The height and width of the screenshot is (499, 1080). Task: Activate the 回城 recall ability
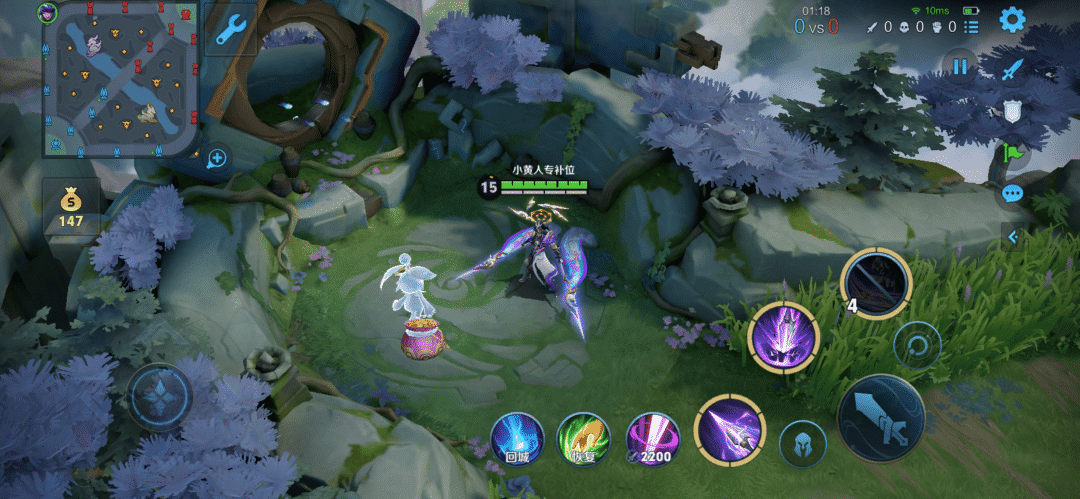517,439
